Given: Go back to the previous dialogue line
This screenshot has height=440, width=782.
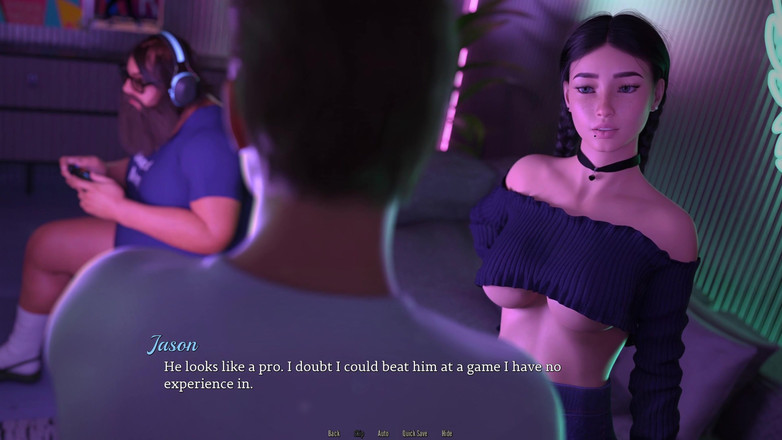Looking at the screenshot, I should (x=334, y=433).
